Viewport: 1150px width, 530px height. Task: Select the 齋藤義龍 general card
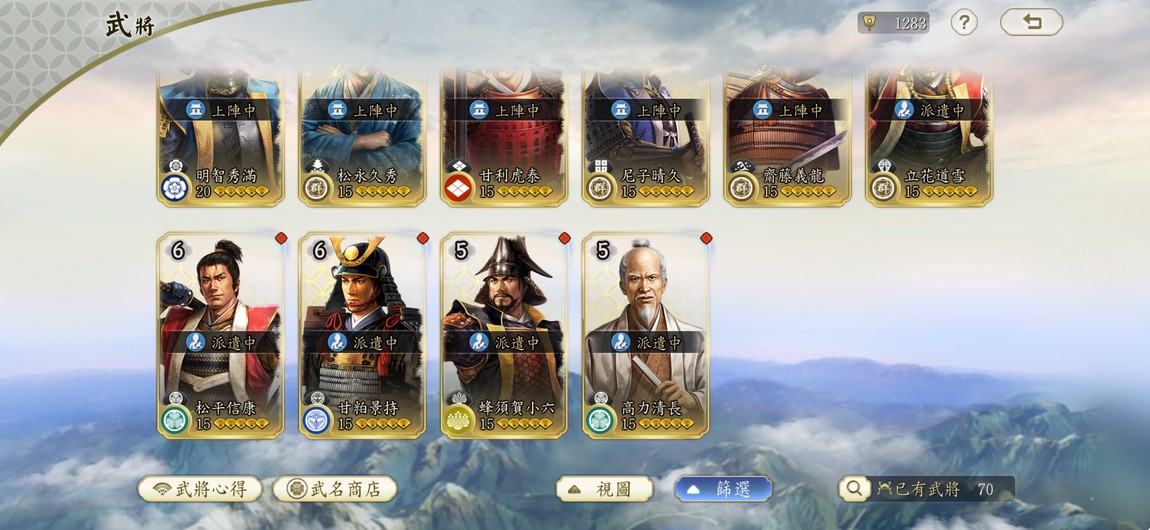pos(787,138)
